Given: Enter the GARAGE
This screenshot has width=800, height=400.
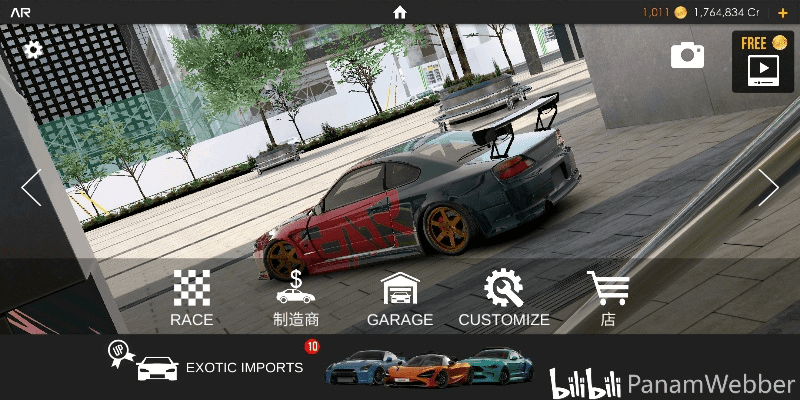Looking at the screenshot, I should click(x=400, y=299).
